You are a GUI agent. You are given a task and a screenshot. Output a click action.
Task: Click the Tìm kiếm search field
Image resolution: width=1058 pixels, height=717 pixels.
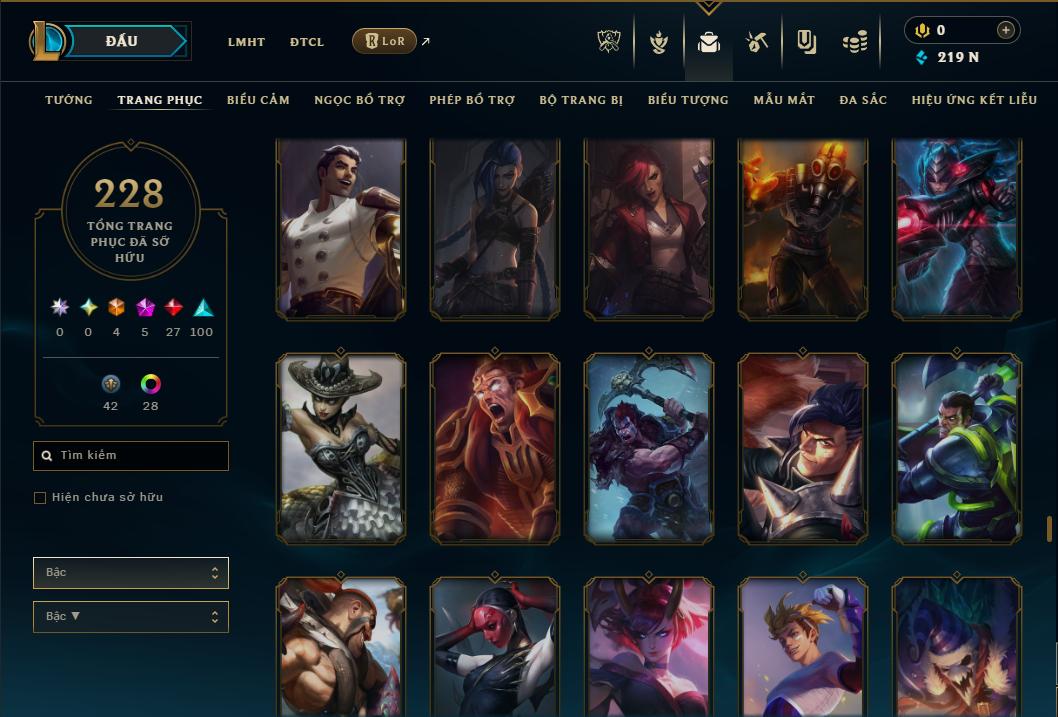131,456
